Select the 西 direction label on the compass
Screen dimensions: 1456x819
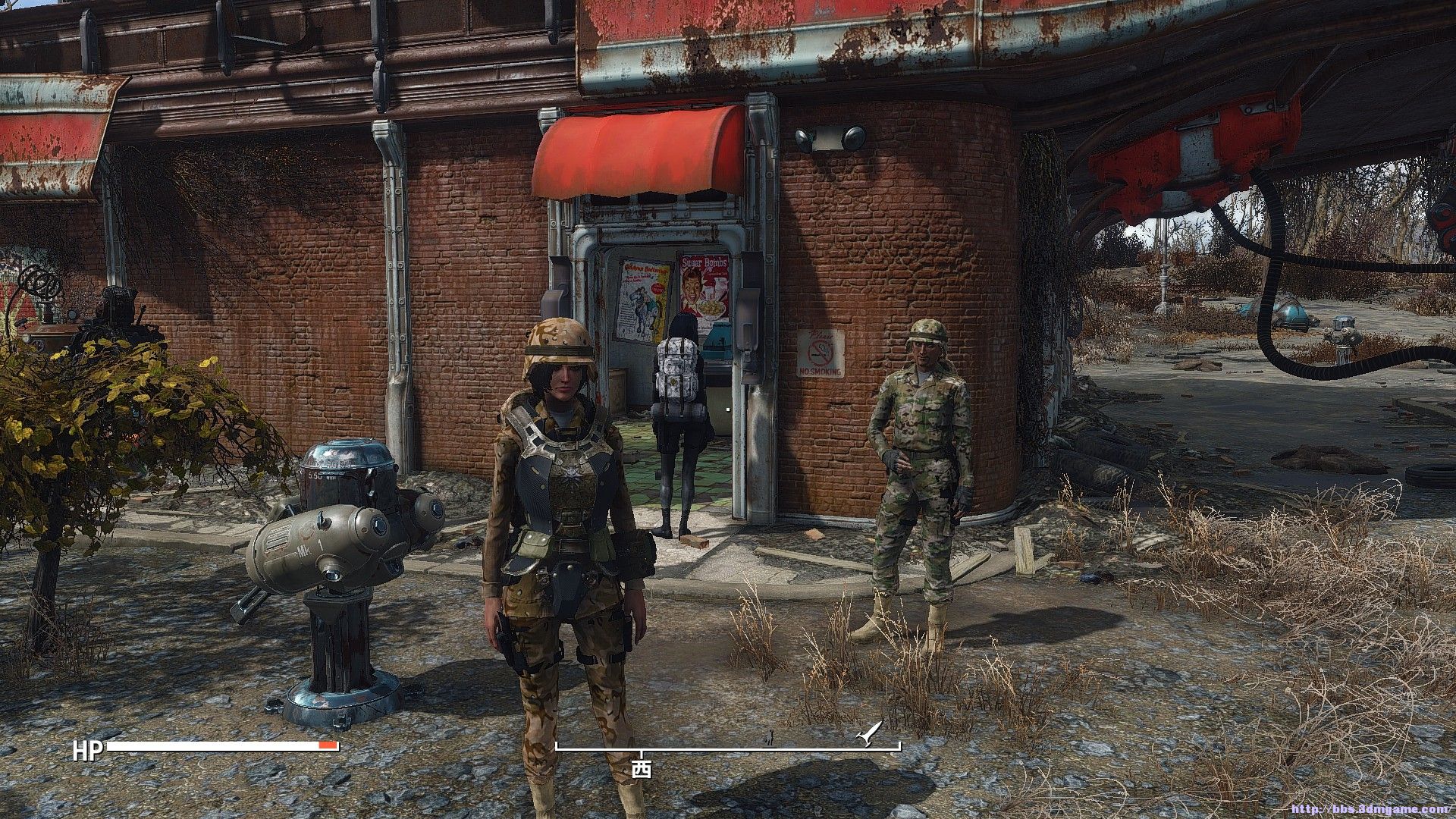pos(642,770)
